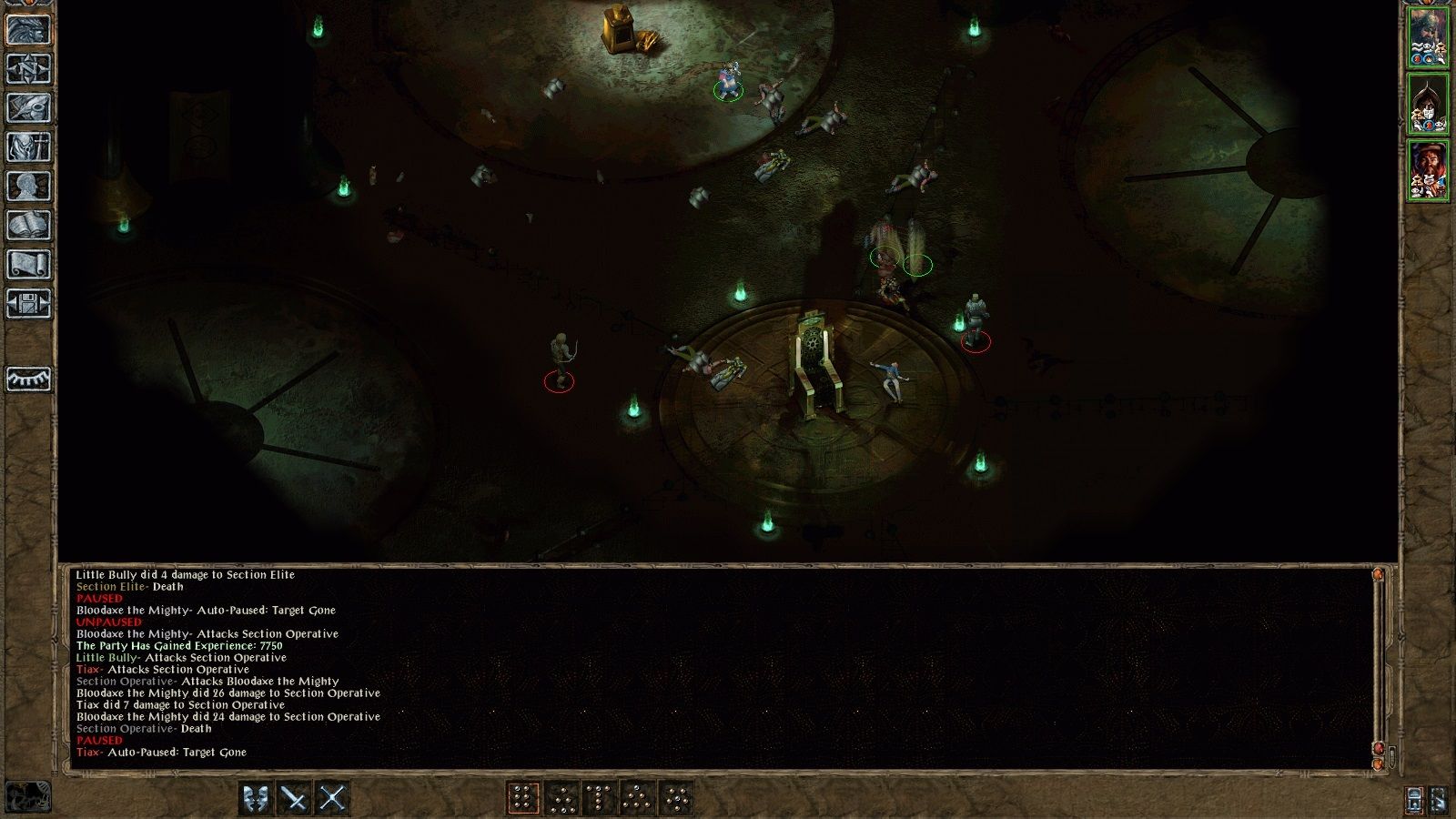Screen dimensions: 1456x819
Task: Click the two masks dialogue button
Action: pyautogui.click(x=256, y=799)
